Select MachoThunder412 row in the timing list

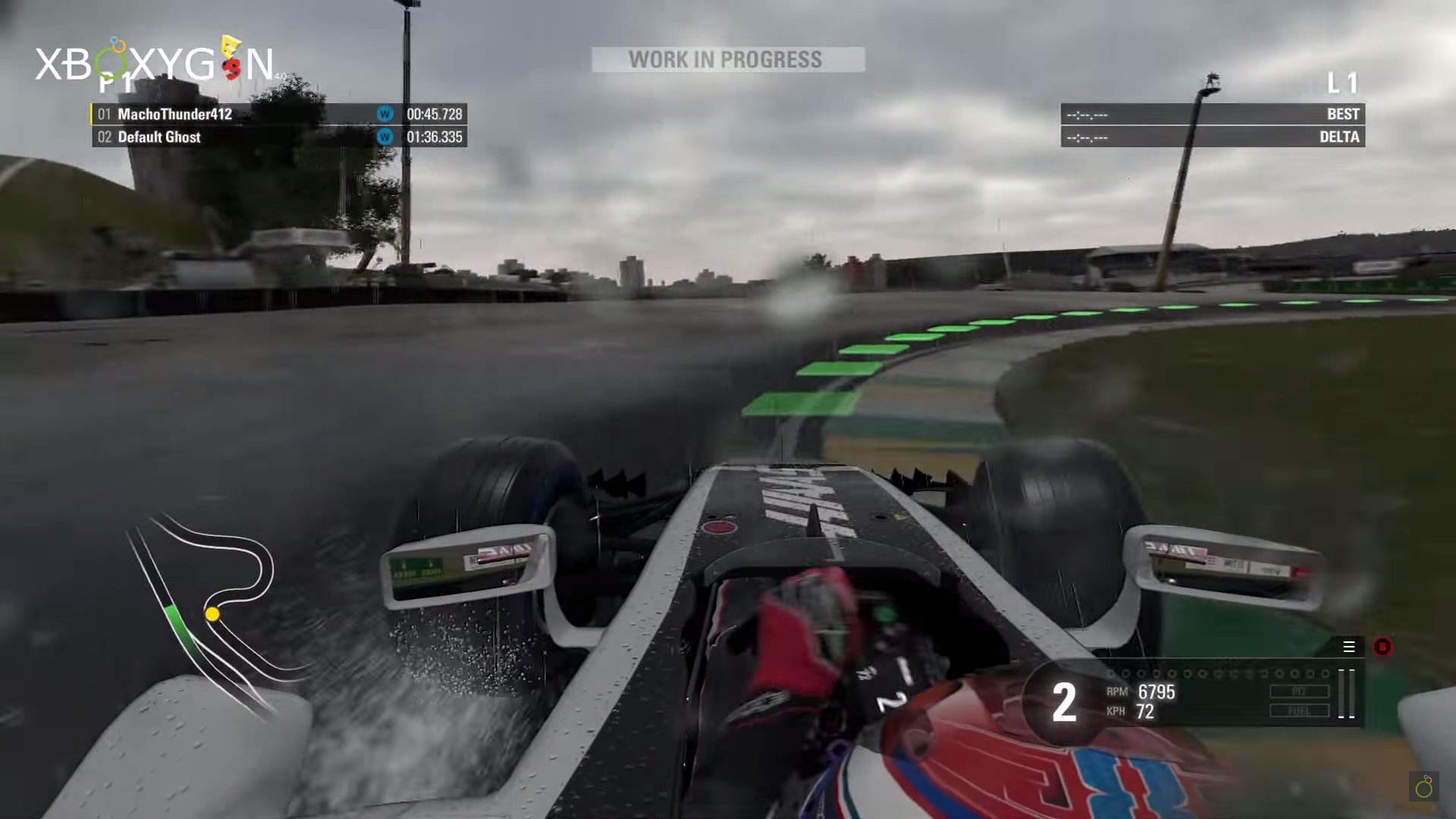click(279, 114)
